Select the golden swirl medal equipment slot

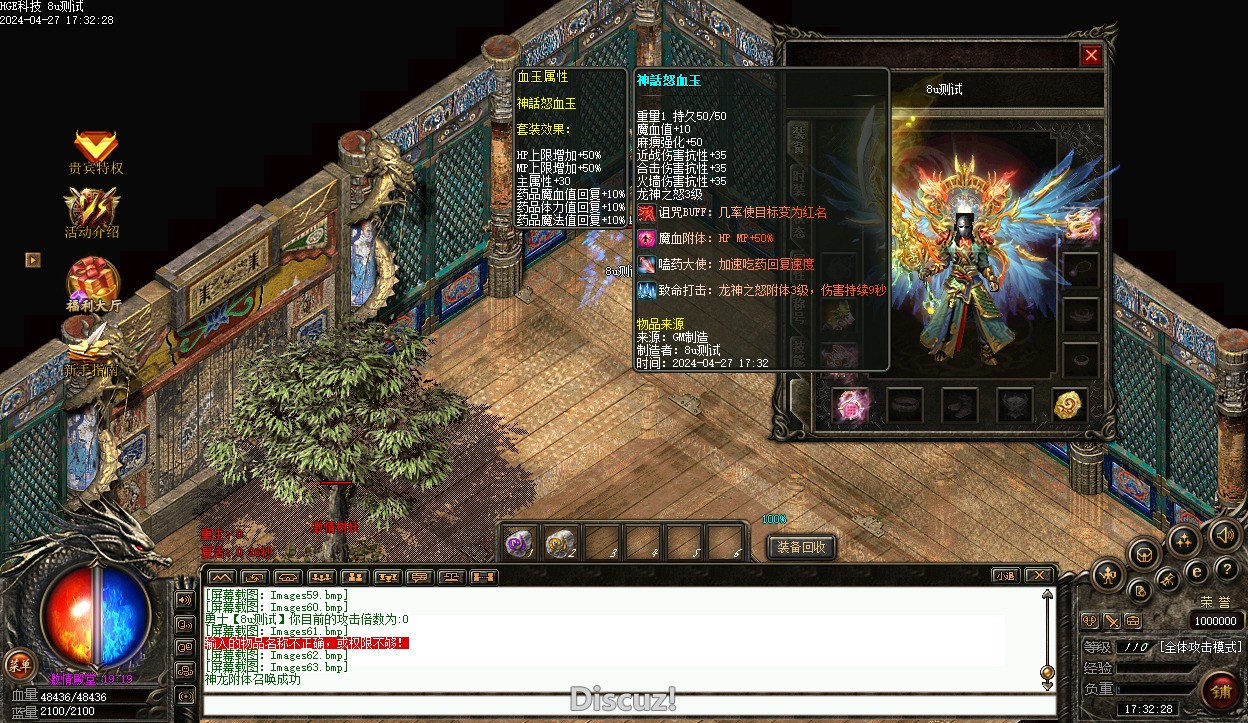1069,405
